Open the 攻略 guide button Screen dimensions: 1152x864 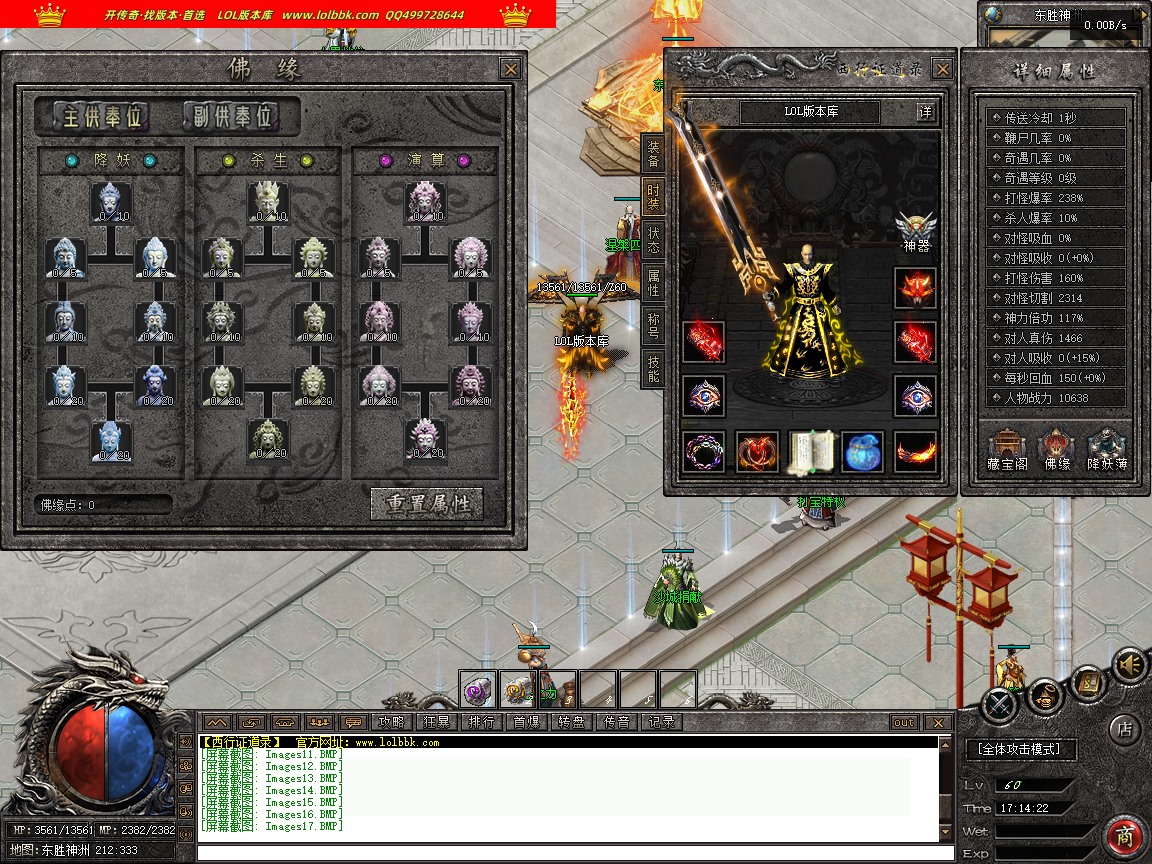(x=391, y=722)
